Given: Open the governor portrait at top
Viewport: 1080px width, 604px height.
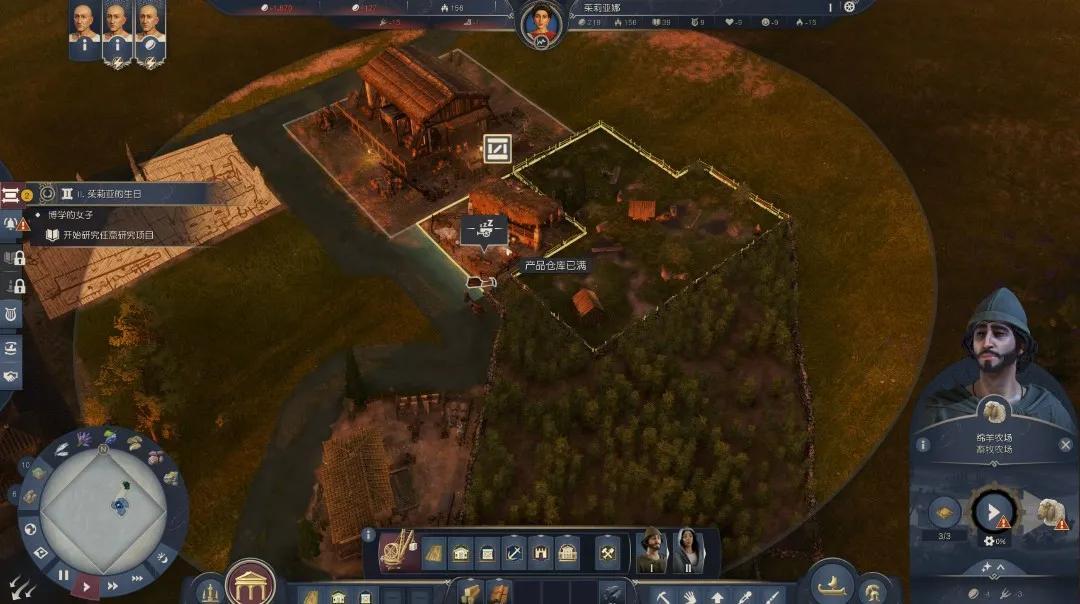Looking at the screenshot, I should [x=542, y=24].
